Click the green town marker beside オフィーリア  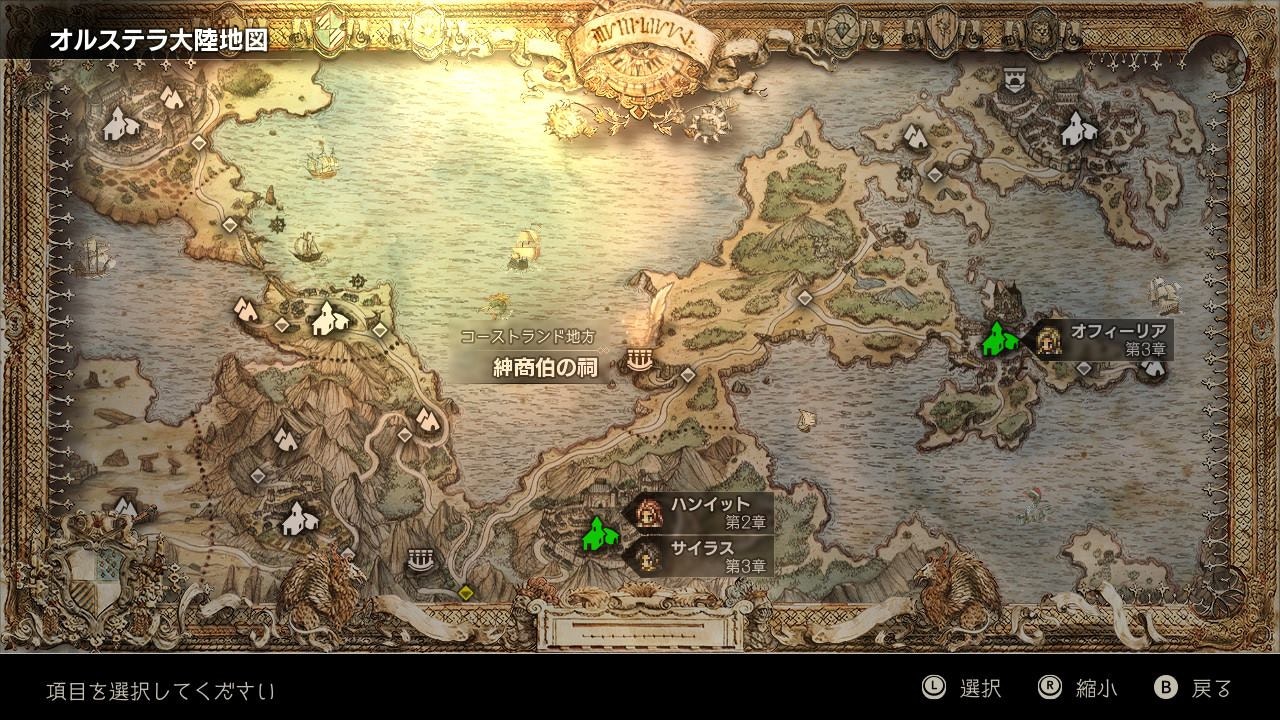coord(998,339)
